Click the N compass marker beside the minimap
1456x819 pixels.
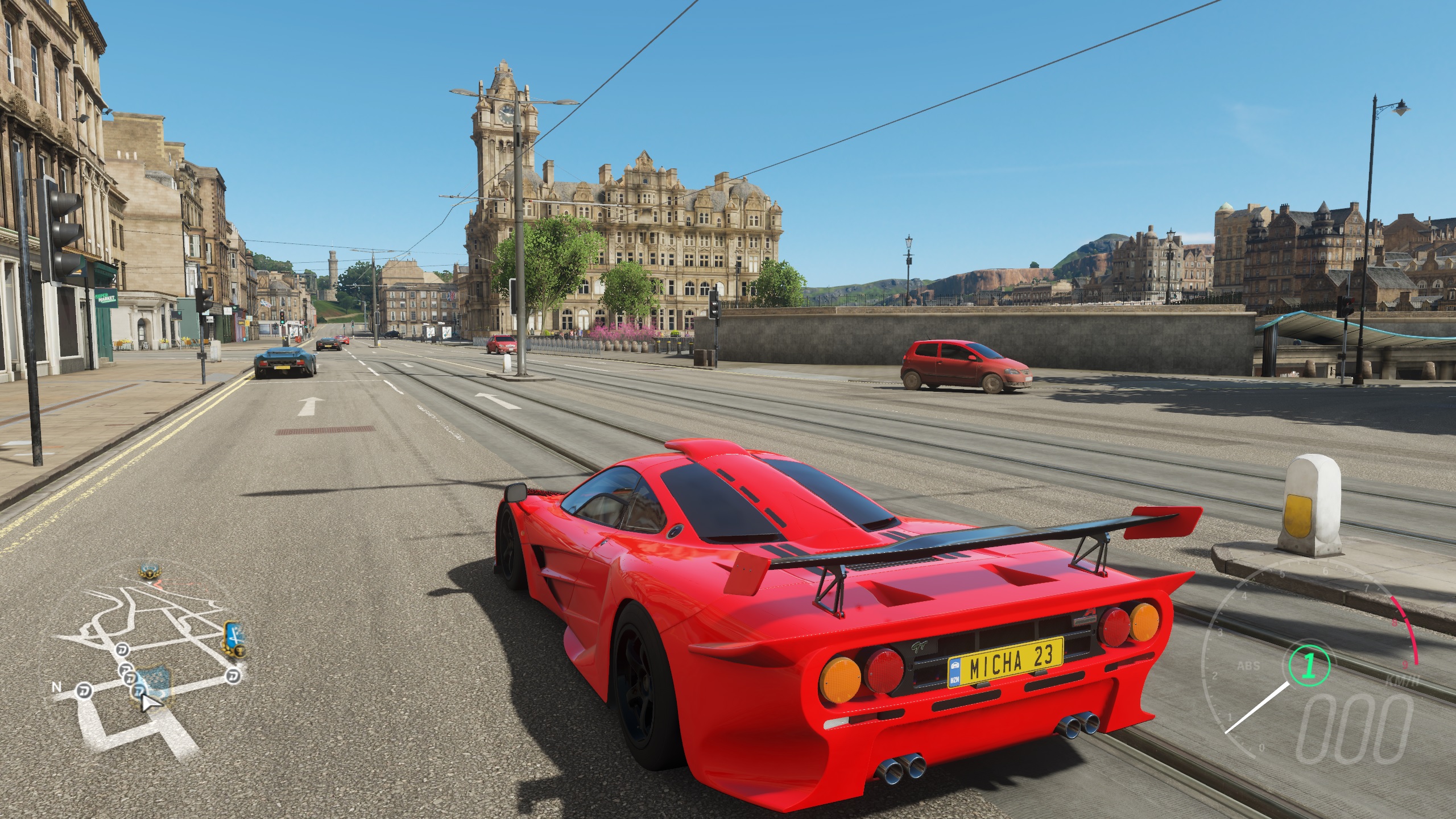click(x=57, y=687)
